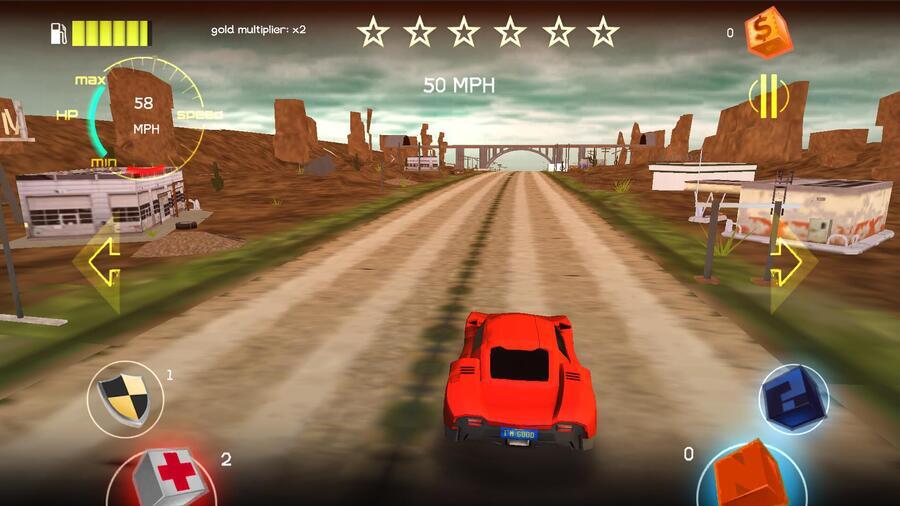This screenshot has width=900, height=506.
Task: Tap the blue cube boost button
Action: pyautogui.click(x=793, y=398)
